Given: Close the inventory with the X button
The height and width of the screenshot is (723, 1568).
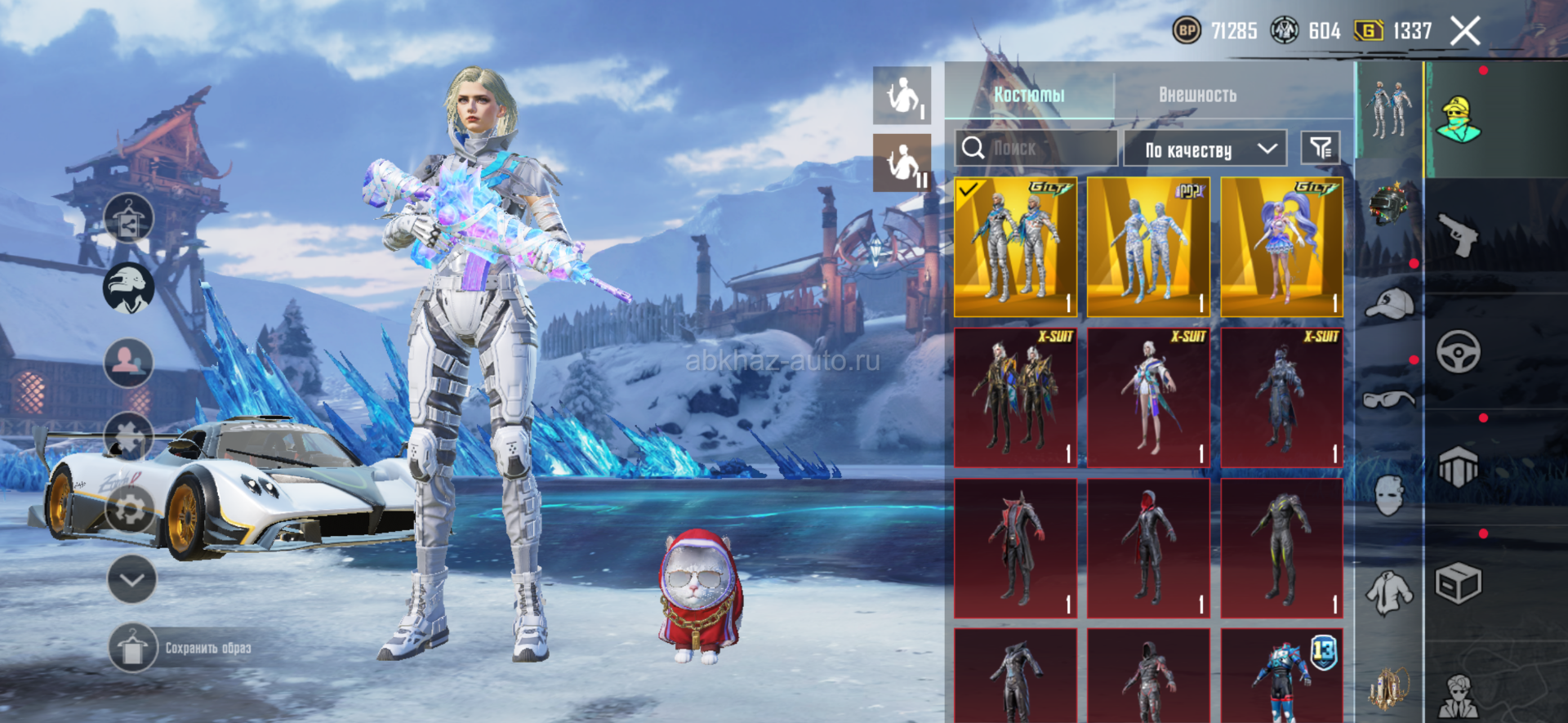Looking at the screenshot, I should [x=1465, y=32].
